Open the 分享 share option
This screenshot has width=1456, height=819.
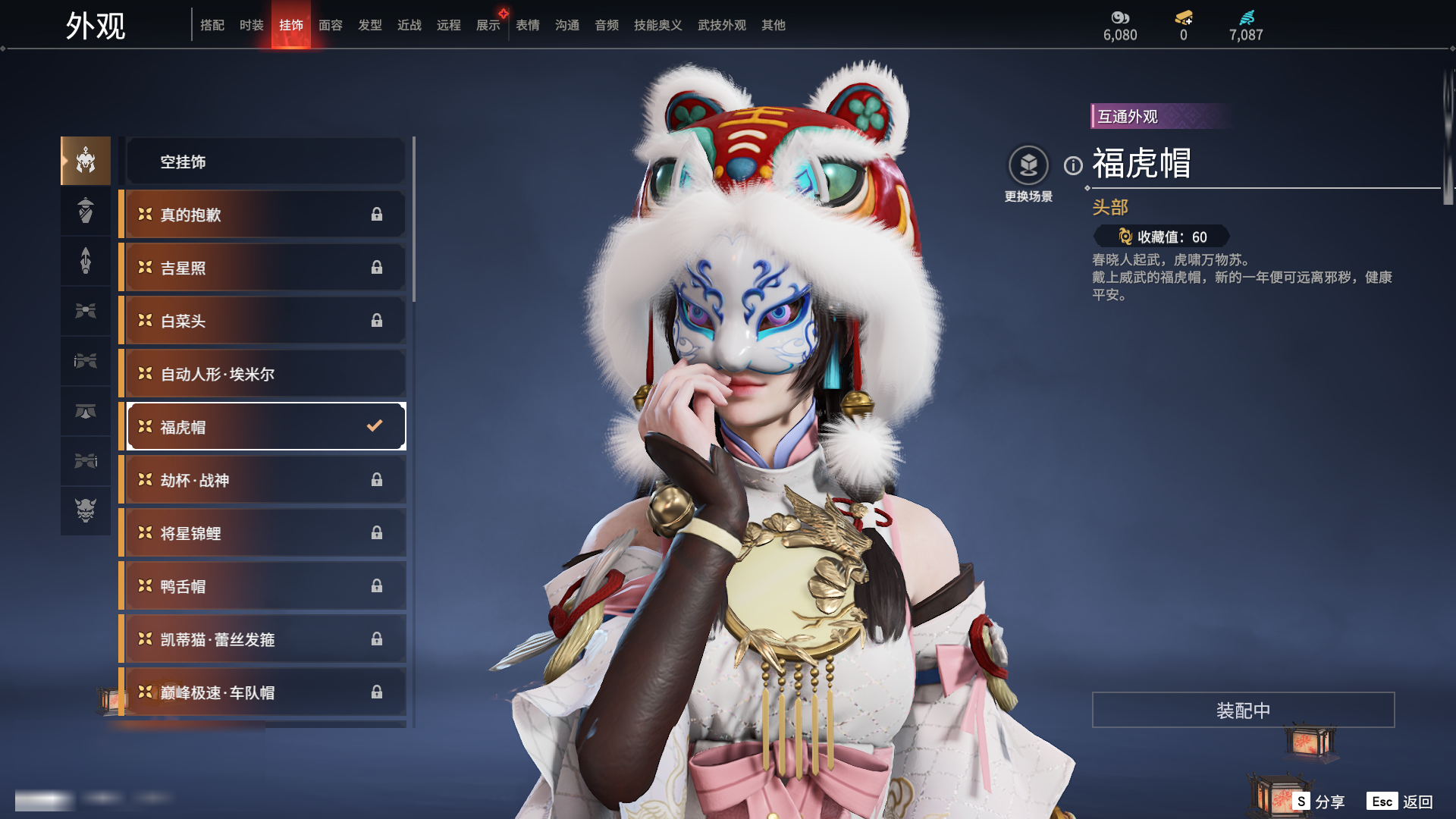pos(1319,802)
